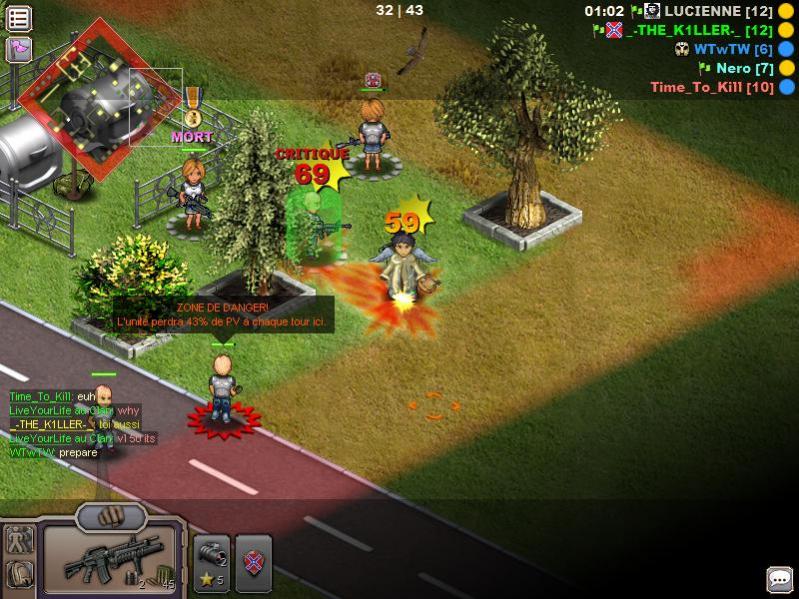Select the assault rifle weapon slot
This screenshot has width=799, height=599.
(110, 560)
